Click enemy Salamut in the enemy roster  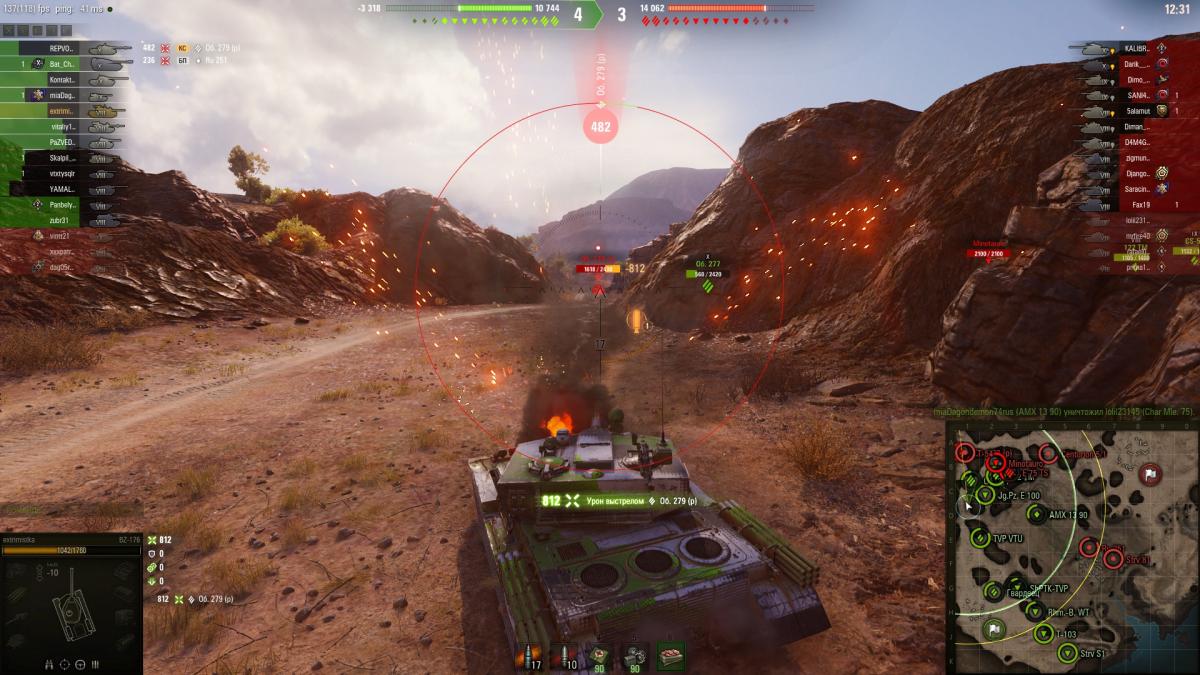click(x=1138, y=111)
